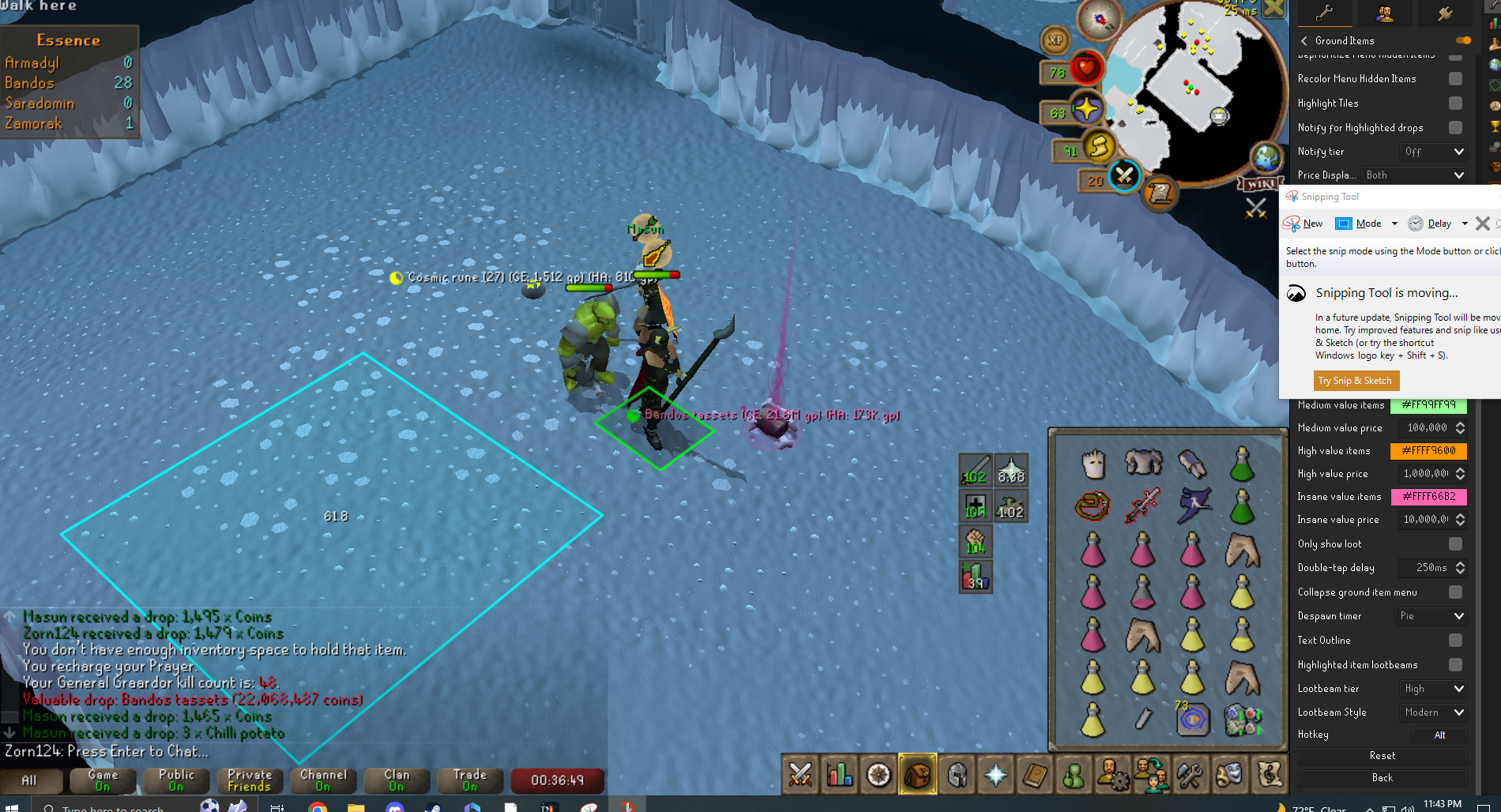1501x812 pixels.
Task: Click the Reset button in Ground Items
Action: [1382, 756]
